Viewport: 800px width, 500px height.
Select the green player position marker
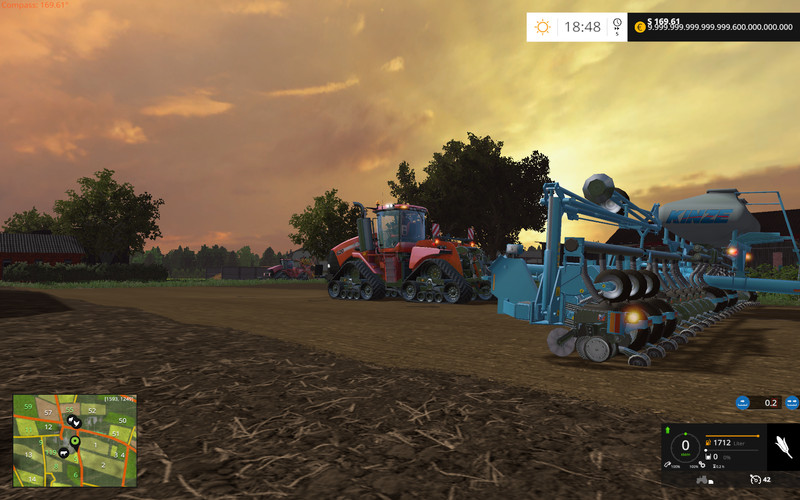click(x=74, y=439)
